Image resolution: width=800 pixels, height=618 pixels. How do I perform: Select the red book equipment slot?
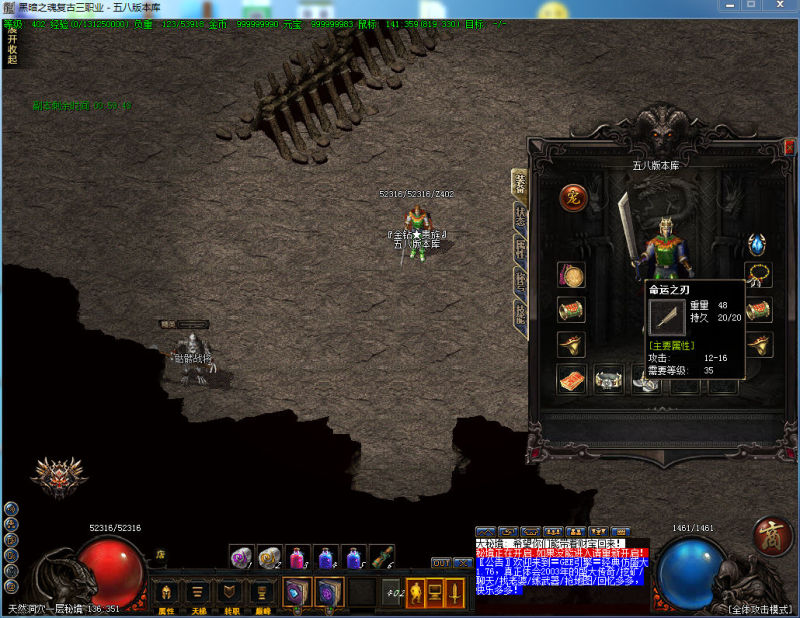click(x=572, y=379)
